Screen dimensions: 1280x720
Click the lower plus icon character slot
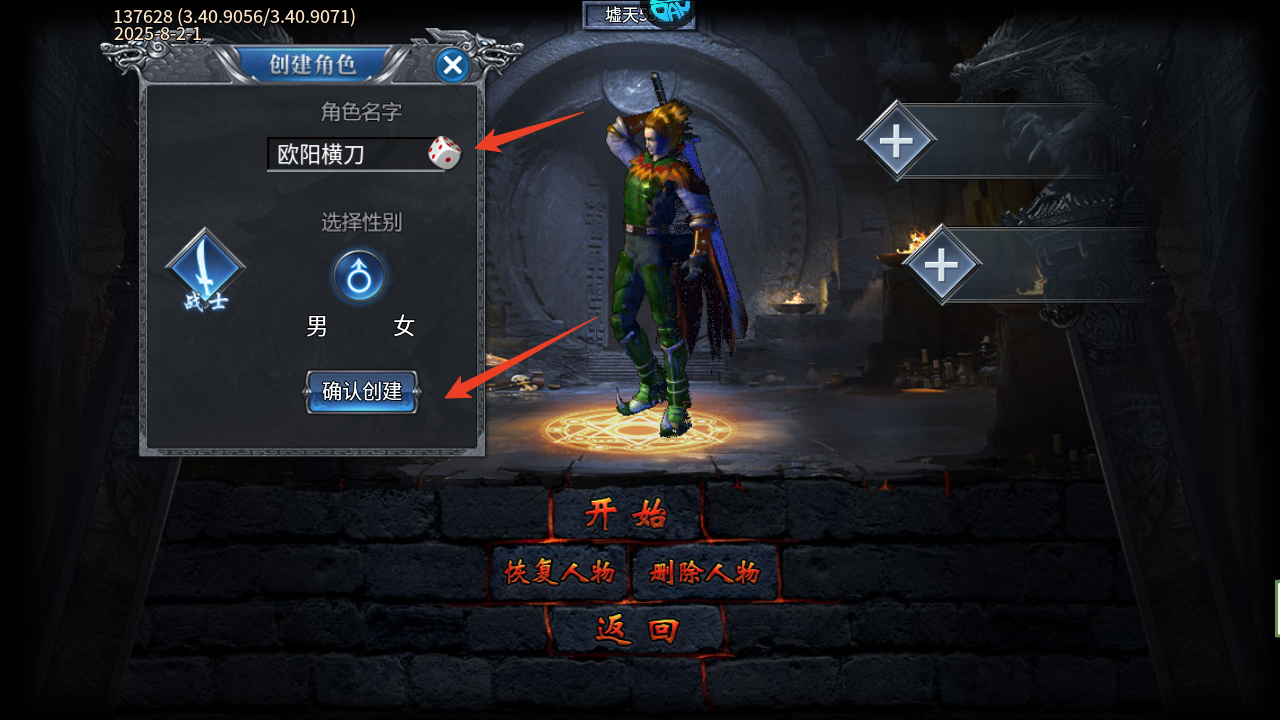(x=943, y=265)
